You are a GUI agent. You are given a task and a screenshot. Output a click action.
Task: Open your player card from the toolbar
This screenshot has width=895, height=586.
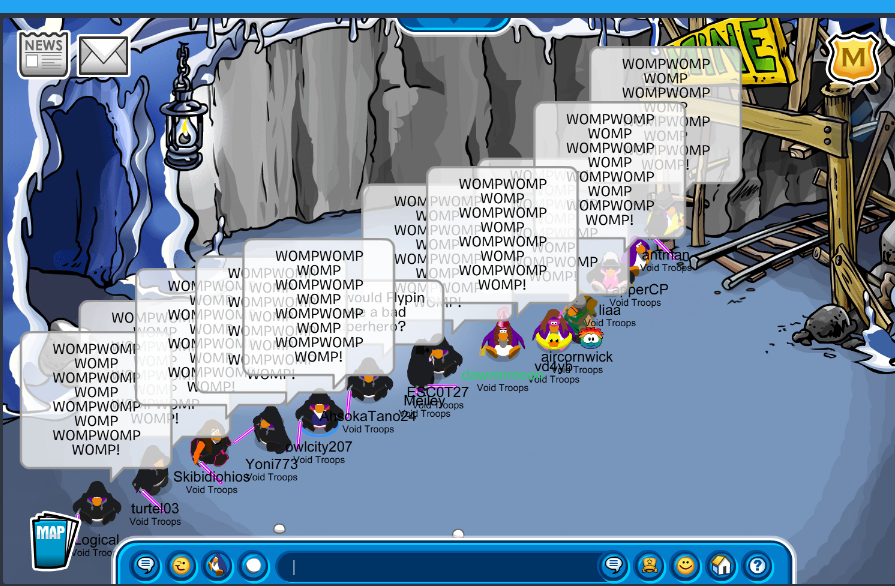pyautogui.click(x=650, y=566)
